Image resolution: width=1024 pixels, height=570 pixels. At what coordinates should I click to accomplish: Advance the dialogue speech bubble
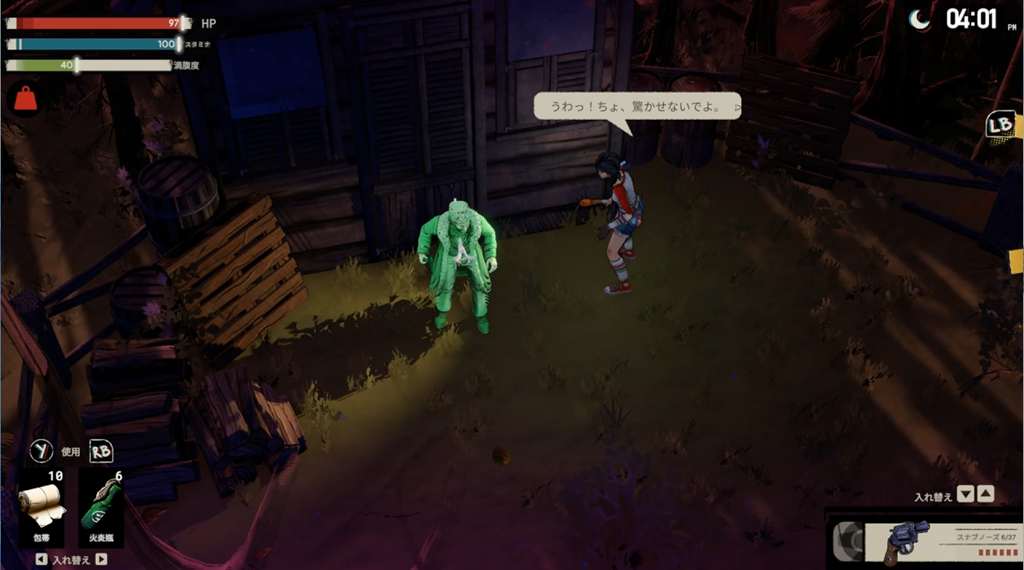click(x=637, y=106)
